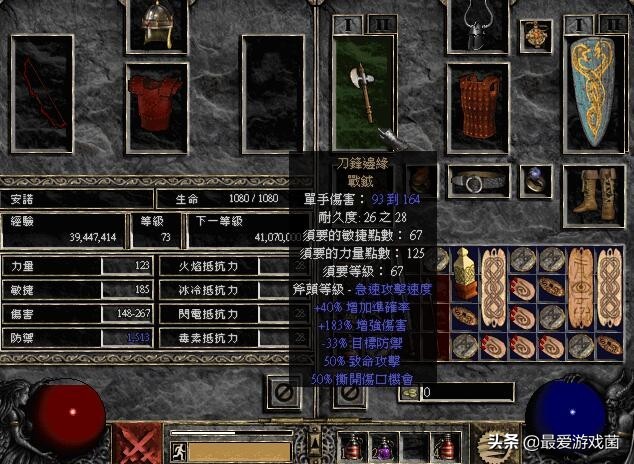
Task: Choose the equipped belt slot
Action: (x=478, y=182)
